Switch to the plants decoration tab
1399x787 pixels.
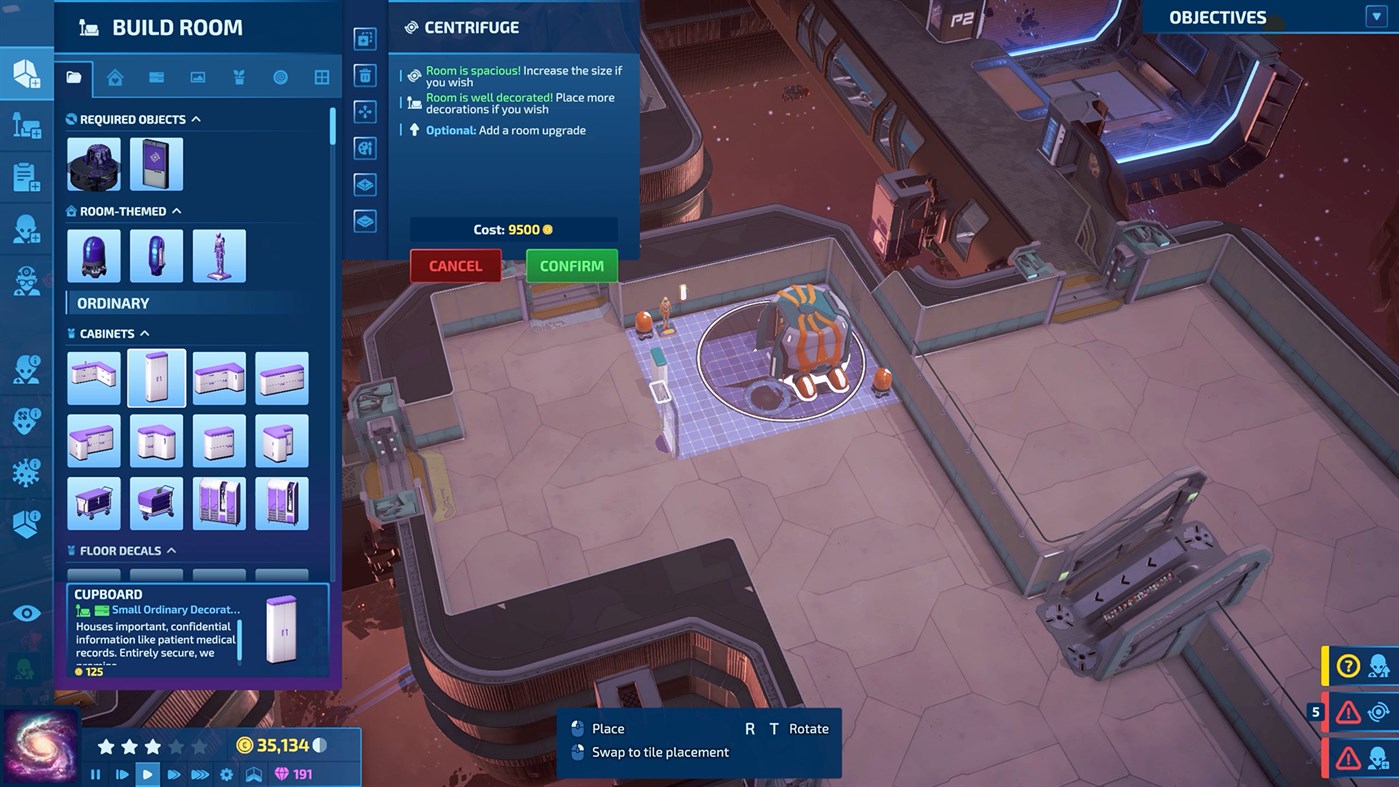(239, 77)
